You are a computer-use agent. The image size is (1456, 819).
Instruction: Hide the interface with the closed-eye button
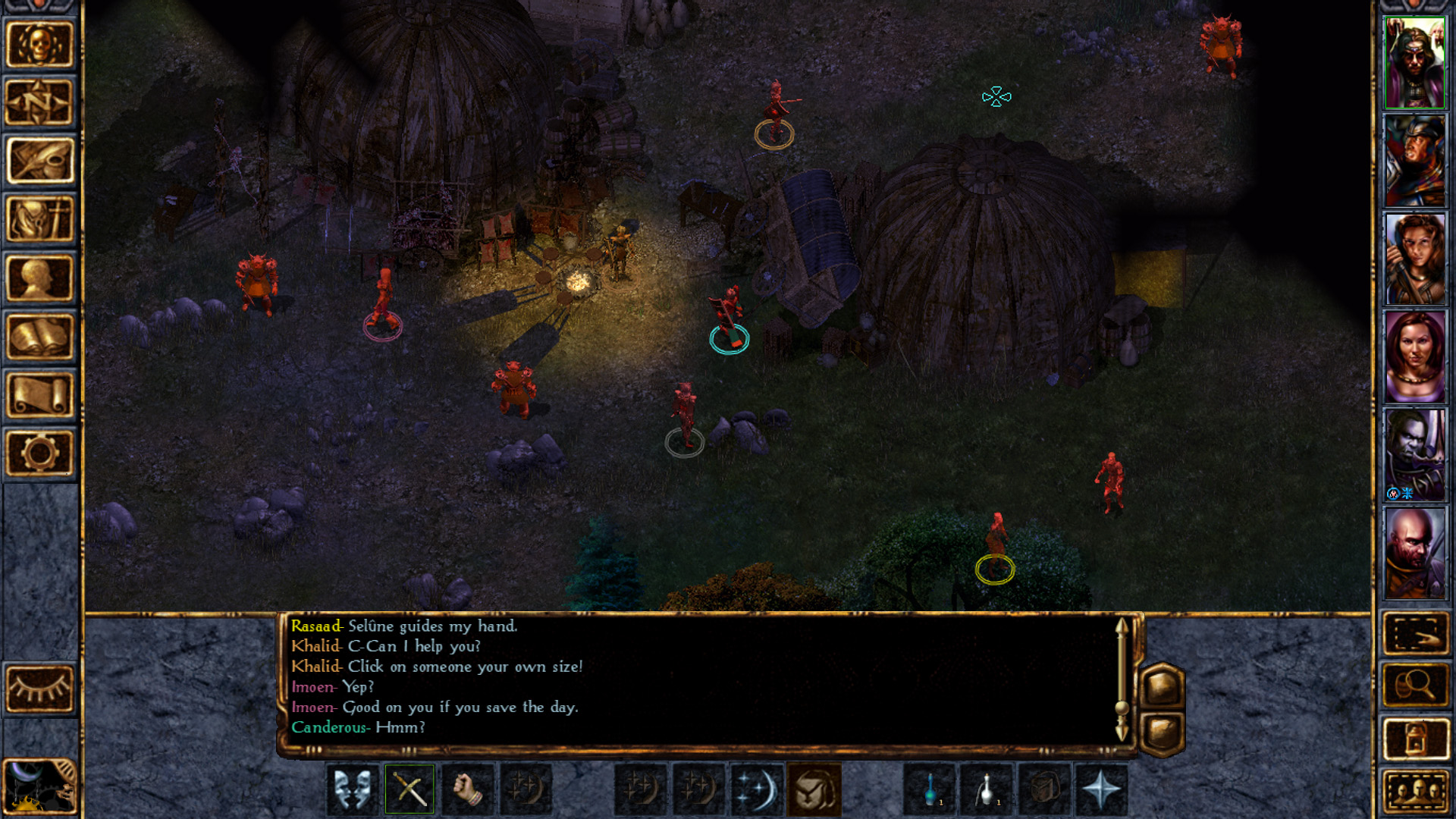(x=39, y=688)
